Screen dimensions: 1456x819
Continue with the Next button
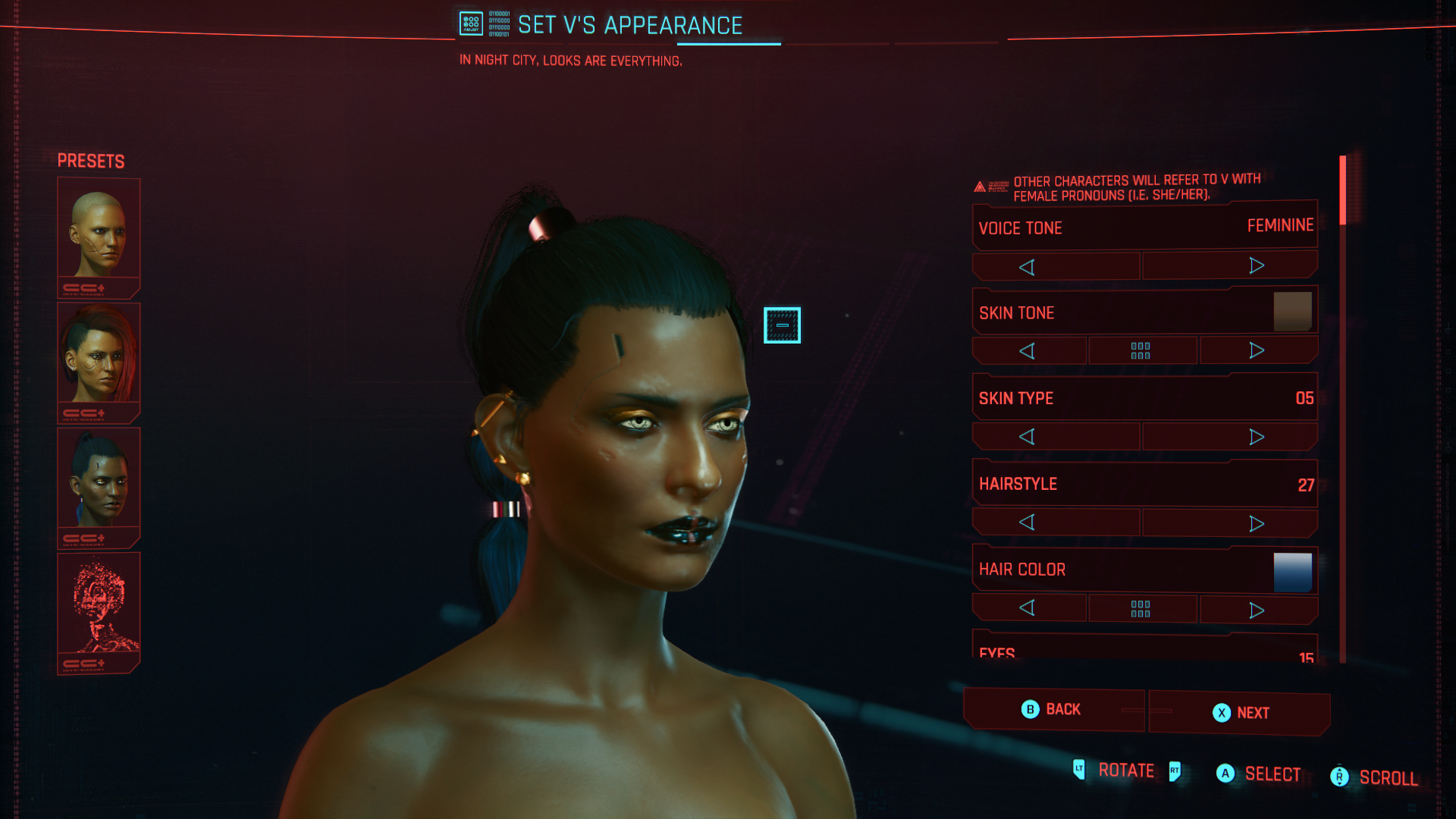coord(1240,713)
